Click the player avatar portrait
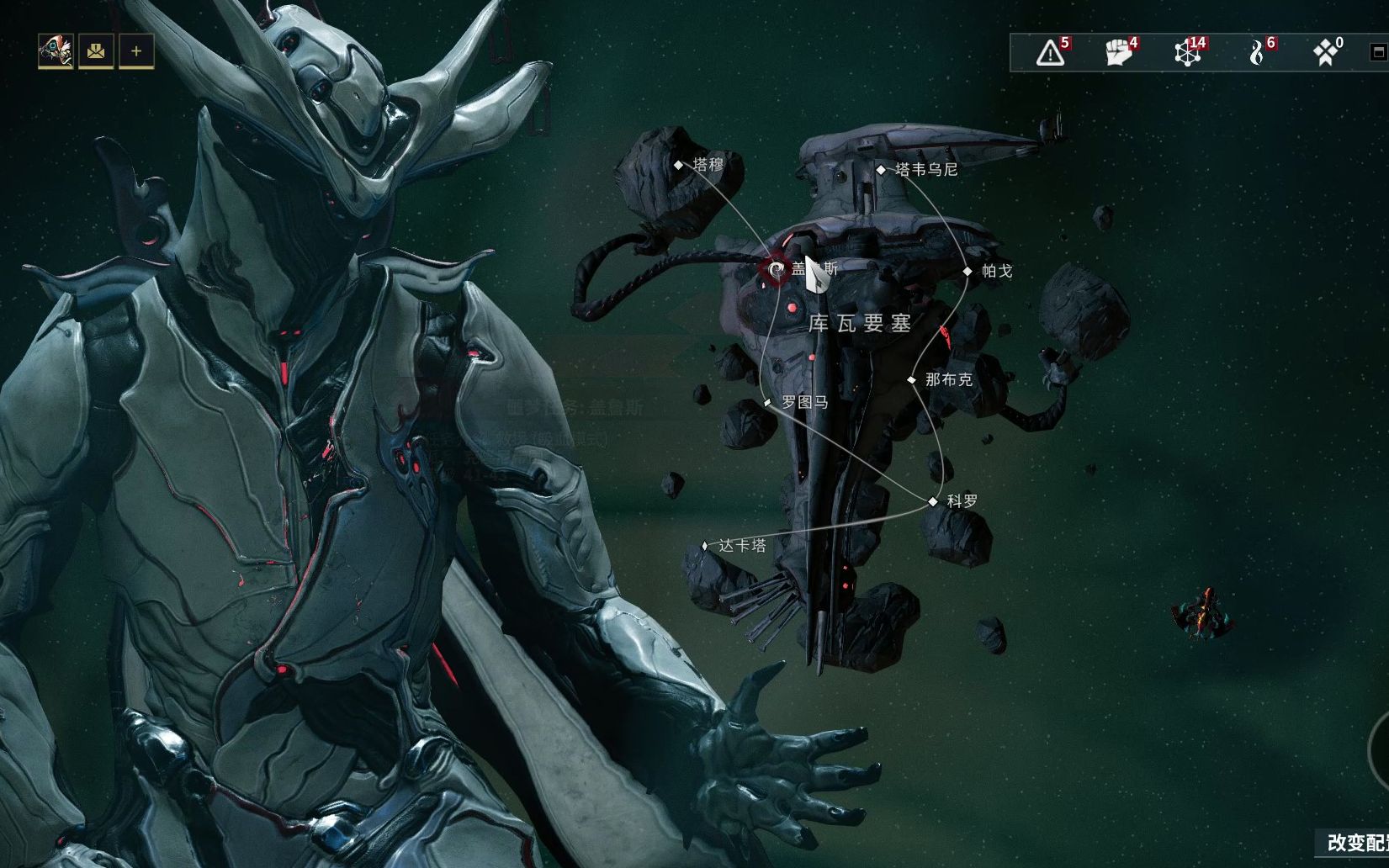 pos(56,52)
